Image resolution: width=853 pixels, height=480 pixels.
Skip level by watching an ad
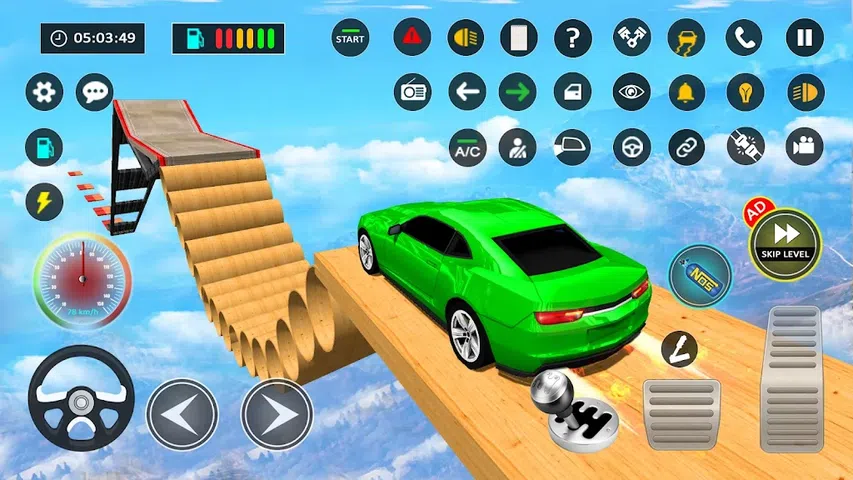785,243
